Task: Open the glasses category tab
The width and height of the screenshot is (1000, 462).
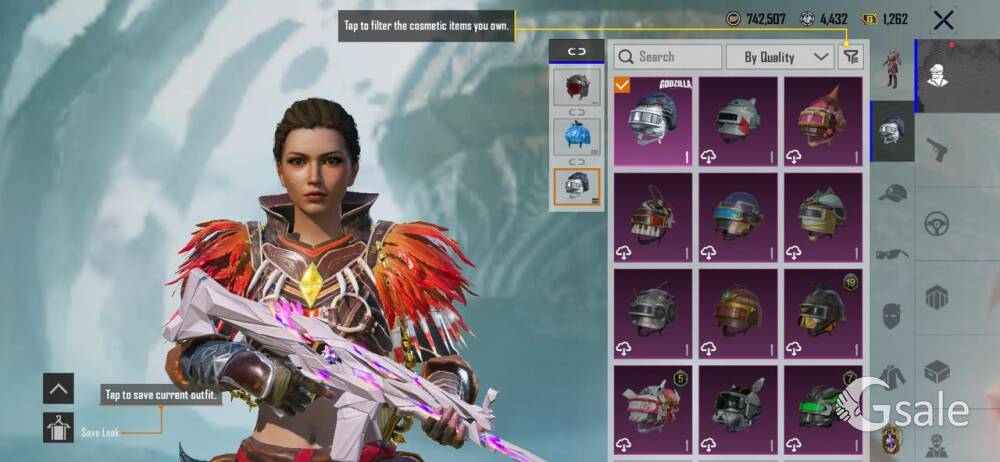Action: tap(892, 254)
